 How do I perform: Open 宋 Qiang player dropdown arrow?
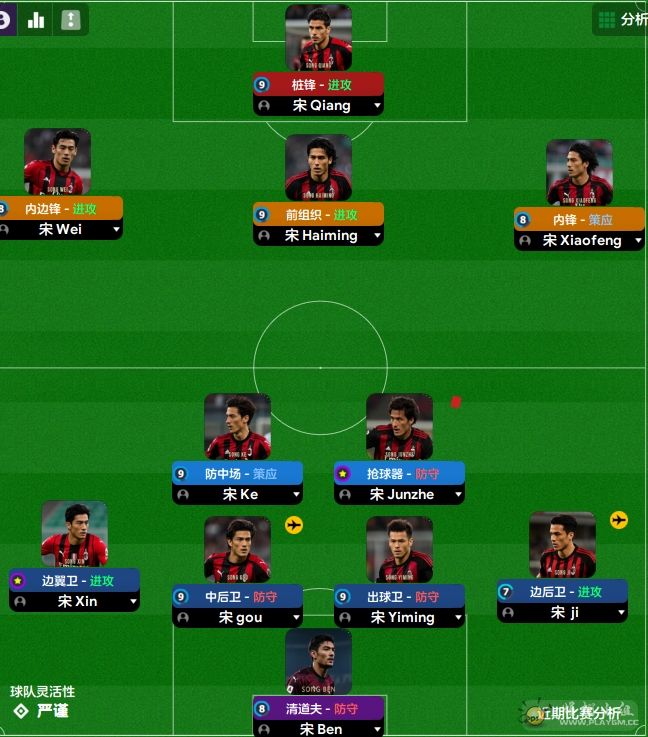pos(377,106)
